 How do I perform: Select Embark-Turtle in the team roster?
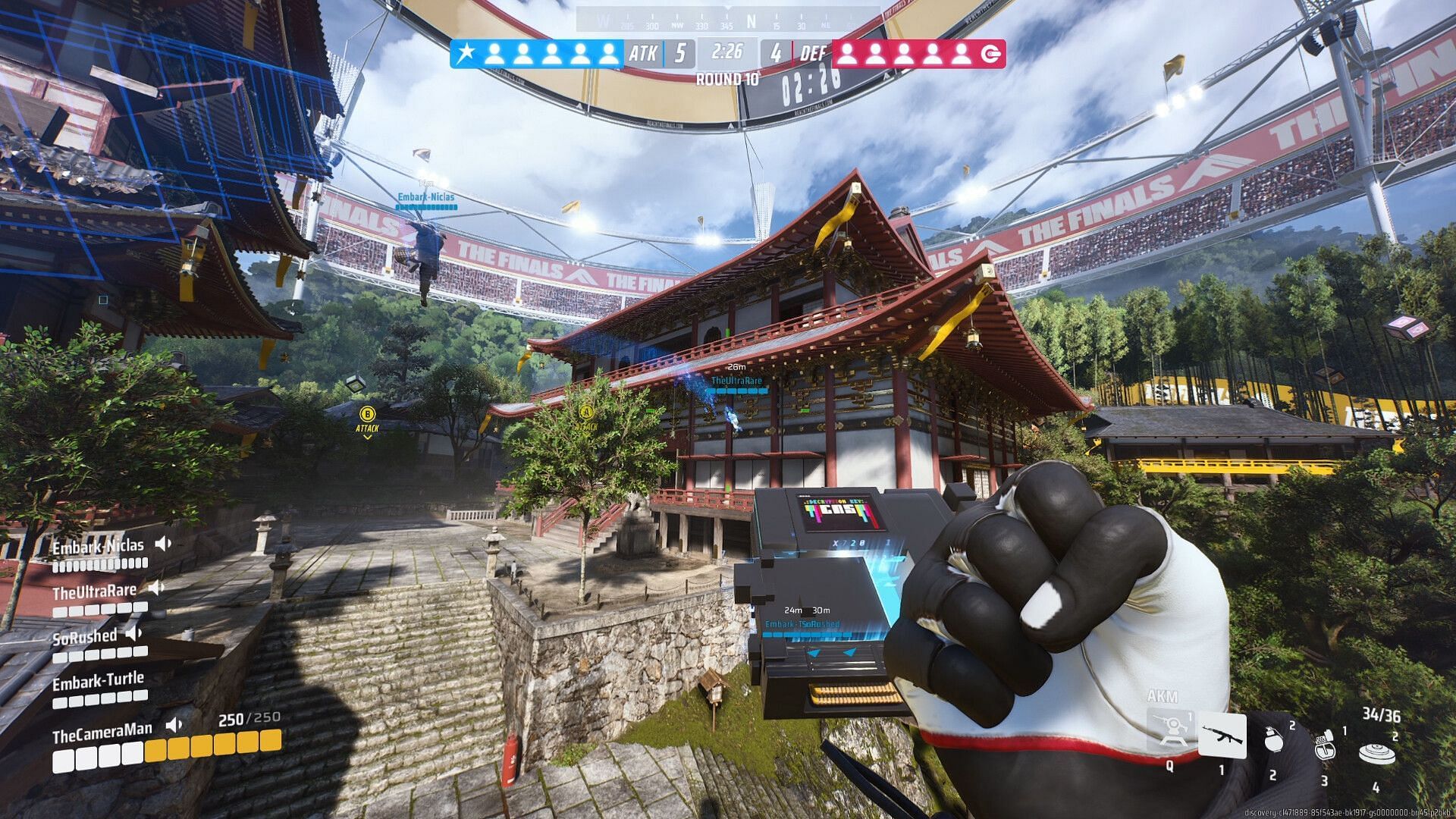click(98, 681)
